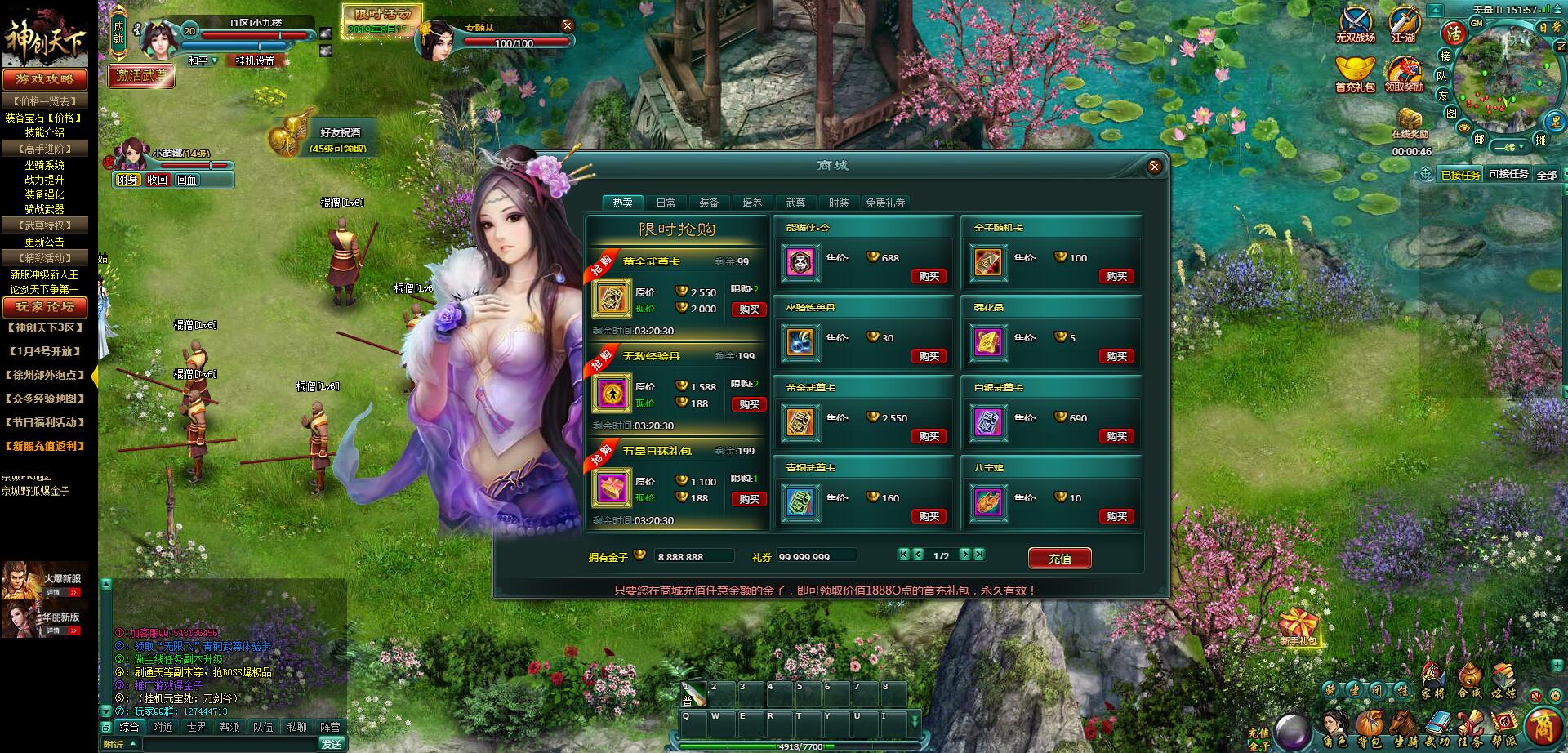Switch quest tracker to 可接任务 tab
Image resolution: width=1568 pixels, height=753 pixels.
pos(1508,174)
